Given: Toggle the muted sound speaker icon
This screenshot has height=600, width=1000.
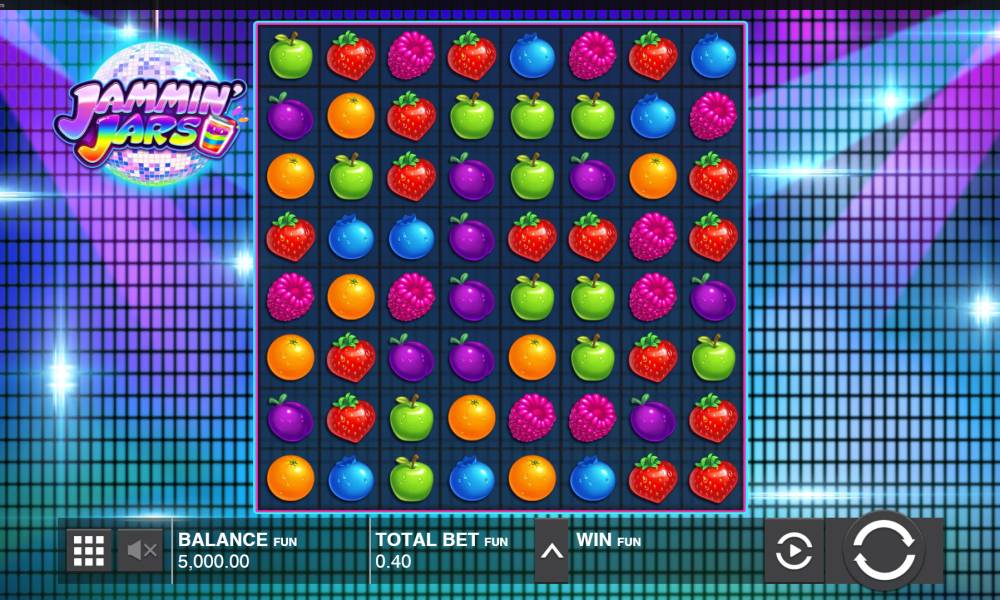Looking at the screenshot, I should 140,550.
